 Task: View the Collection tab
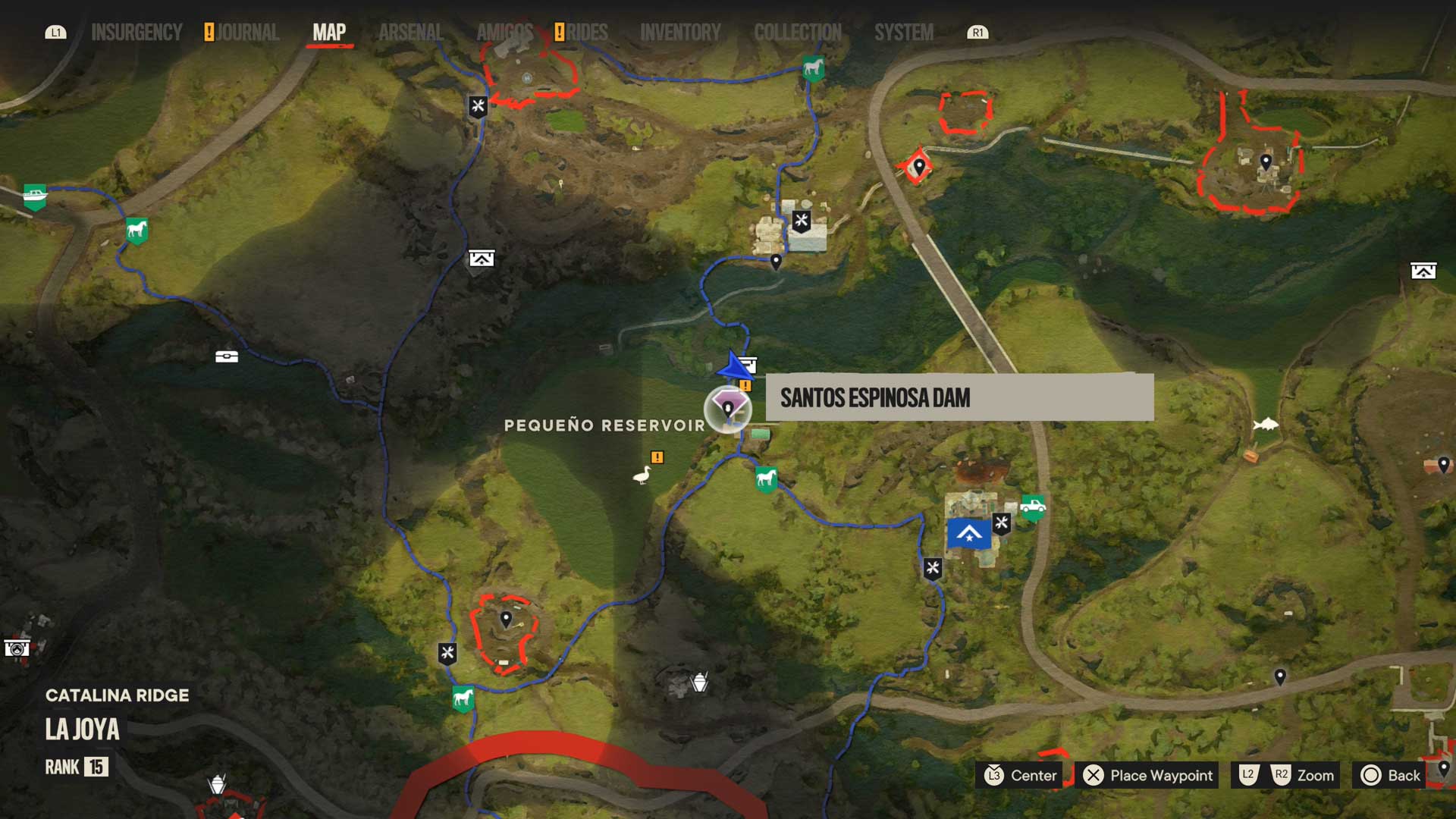tap(797, 33)
